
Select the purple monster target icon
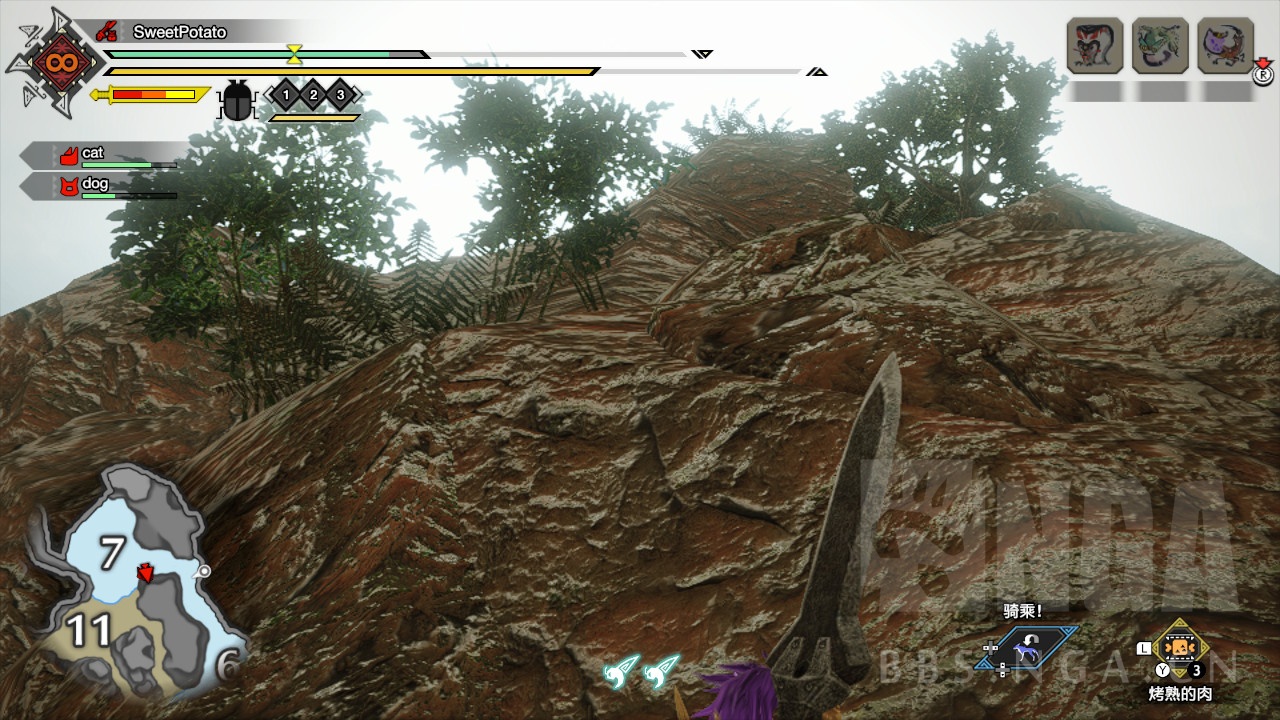(x=1225, y=45)
